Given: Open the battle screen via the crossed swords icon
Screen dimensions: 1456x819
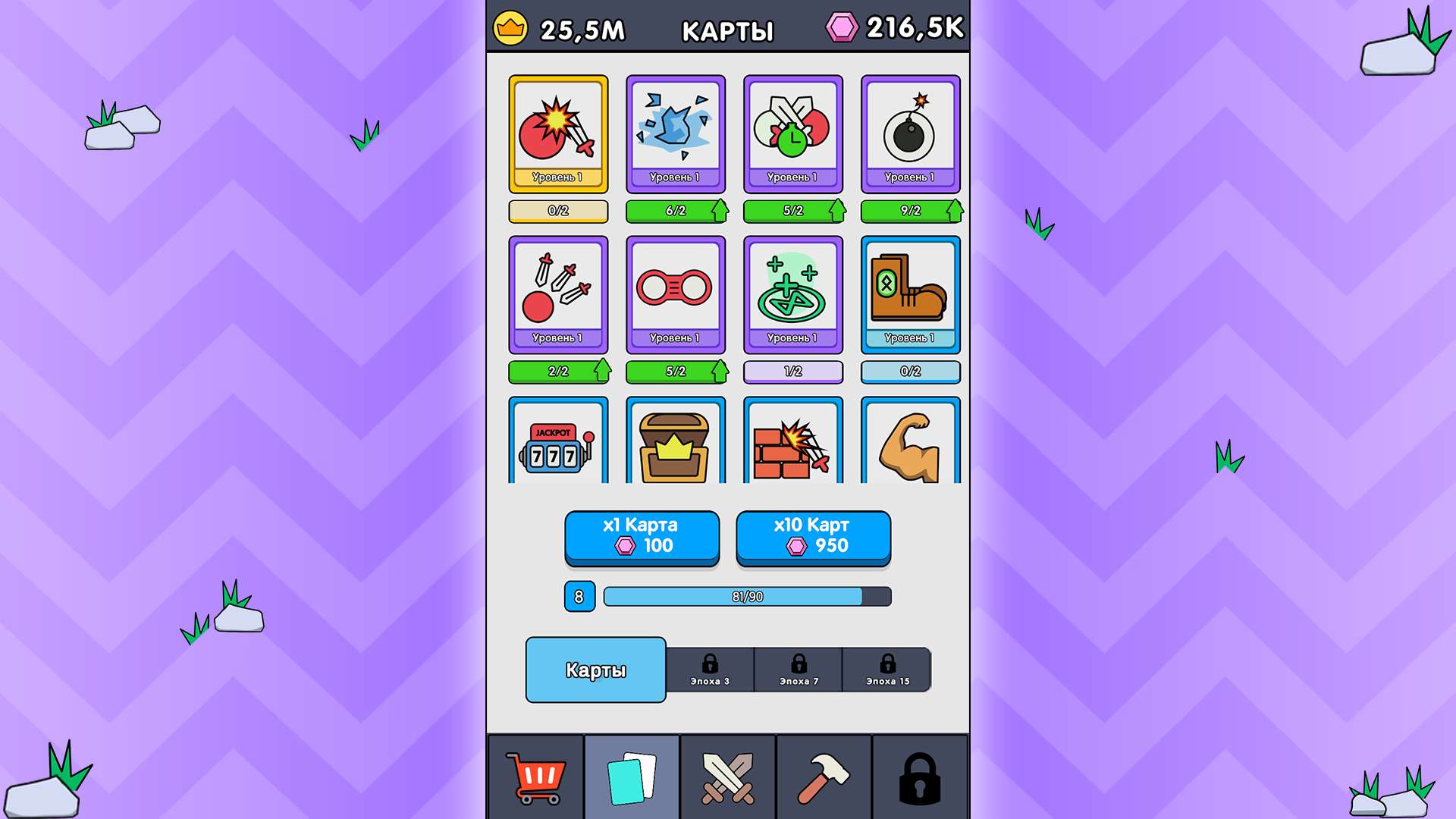Looking at the screenshot, I should (726, 777).
